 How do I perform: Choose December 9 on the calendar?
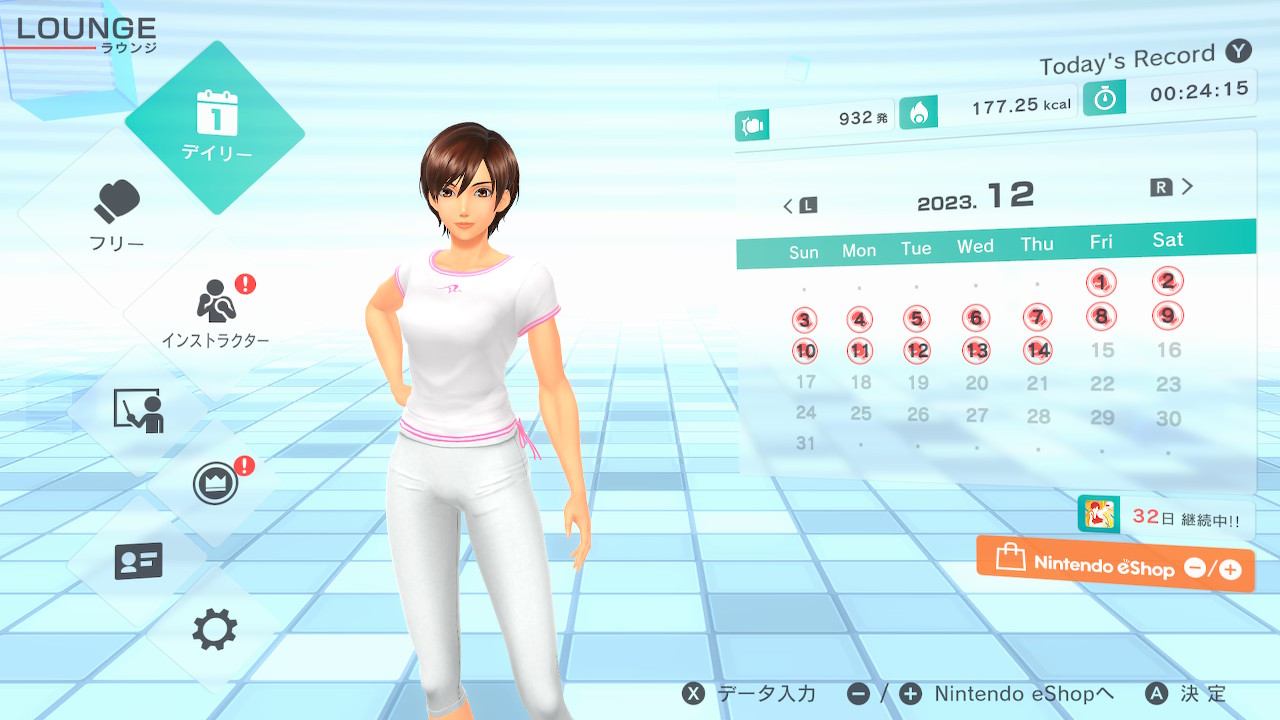point(1167,316)
